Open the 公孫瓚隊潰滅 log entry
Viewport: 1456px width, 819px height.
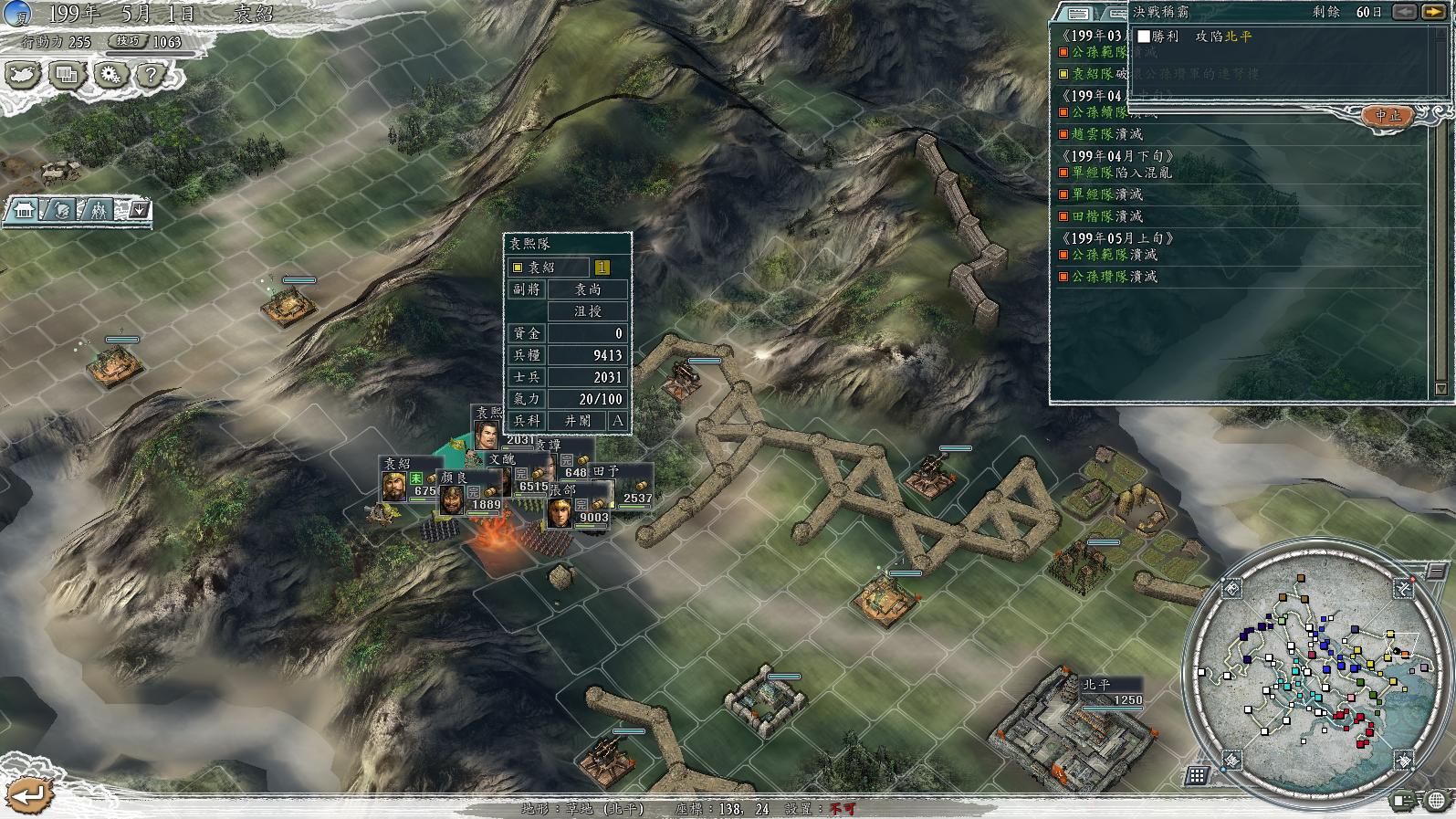pyautogui.click(x=1114, y=277)
